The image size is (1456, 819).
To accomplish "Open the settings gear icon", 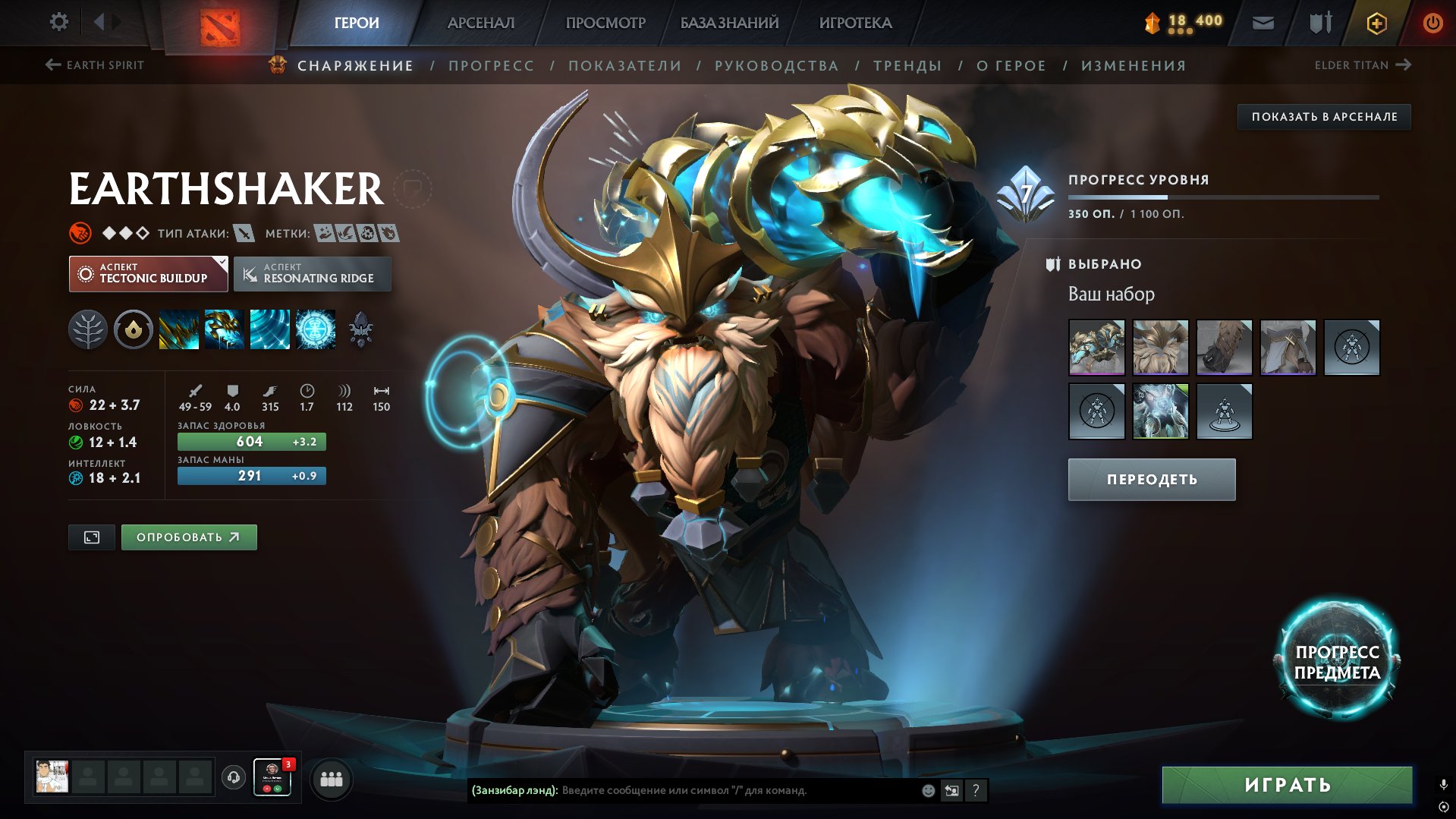I will [x=58, y=22].
